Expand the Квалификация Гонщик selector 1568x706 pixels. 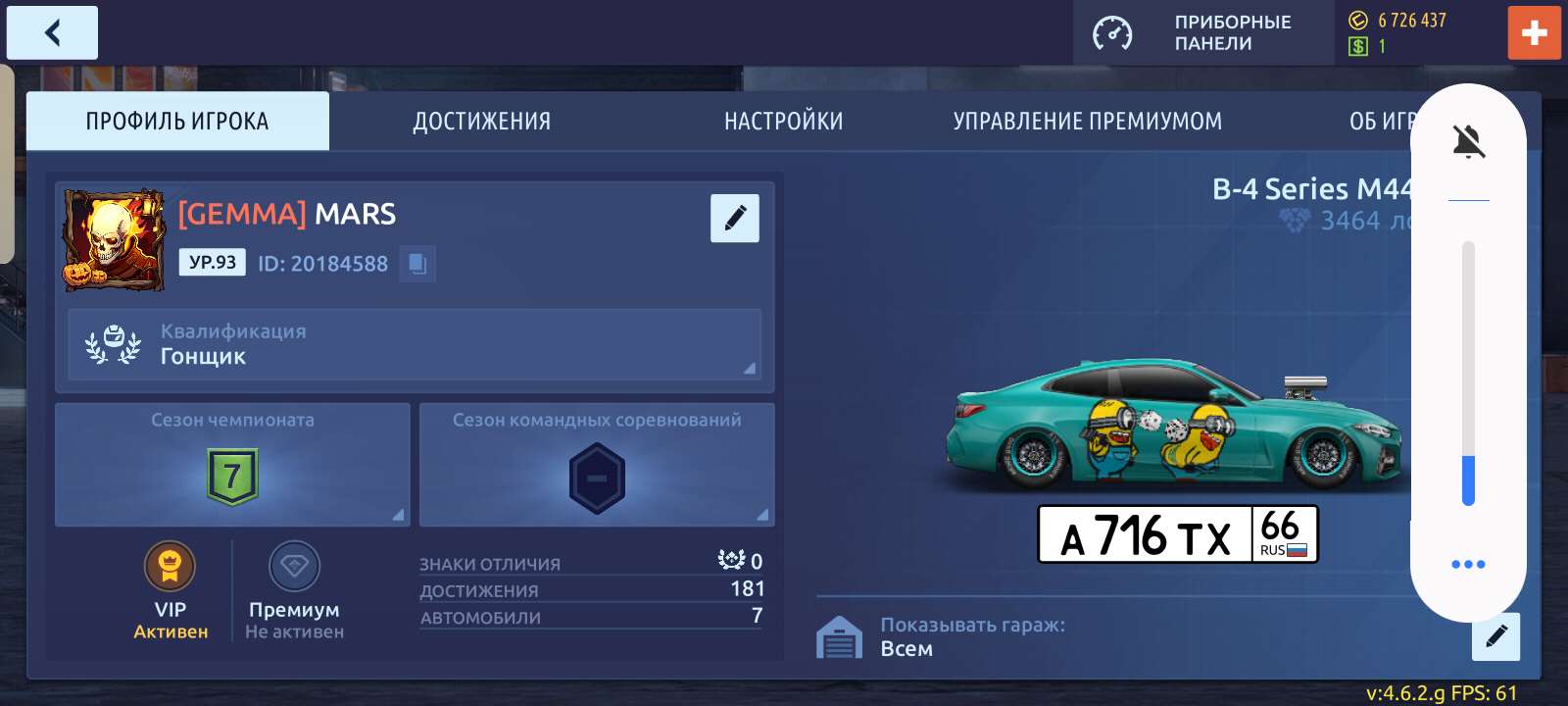point(414,344)
